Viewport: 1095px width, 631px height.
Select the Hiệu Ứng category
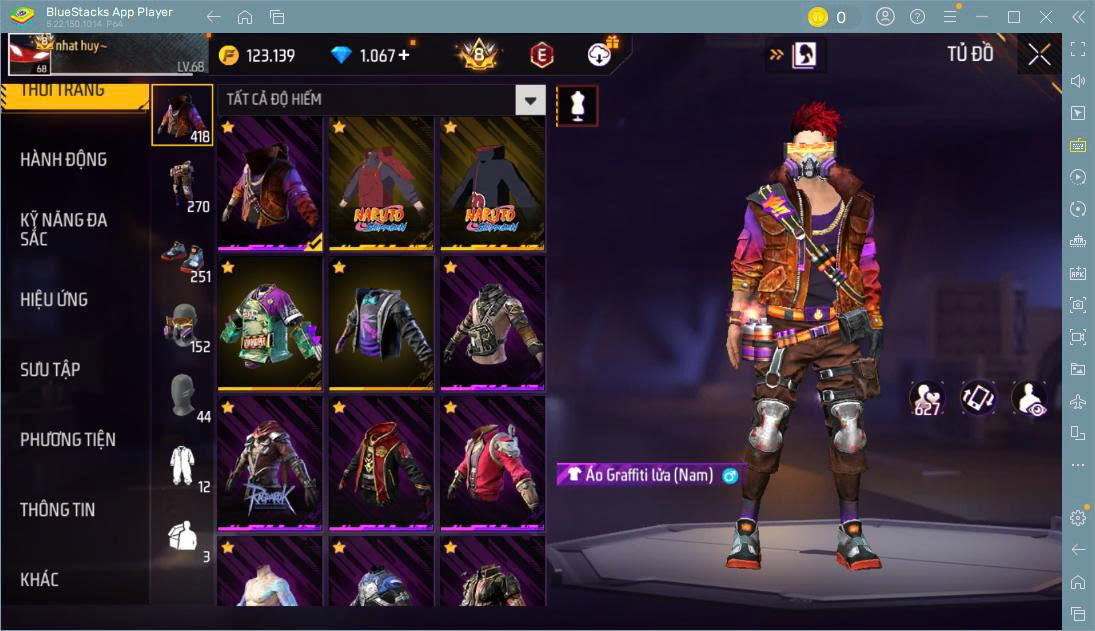pyautogui.click(x=54, y=300)
